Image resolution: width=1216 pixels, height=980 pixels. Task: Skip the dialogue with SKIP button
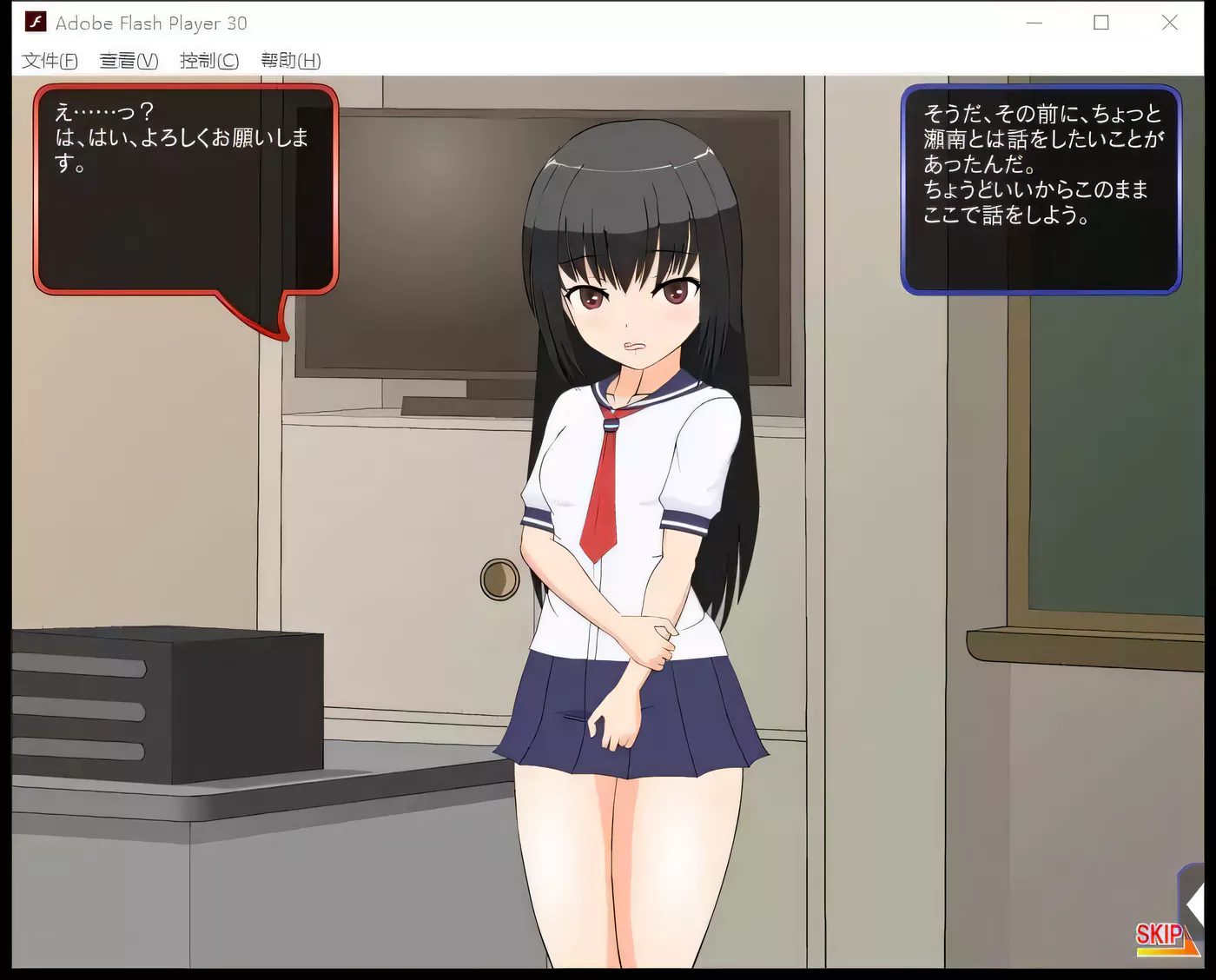(1161, 937)
